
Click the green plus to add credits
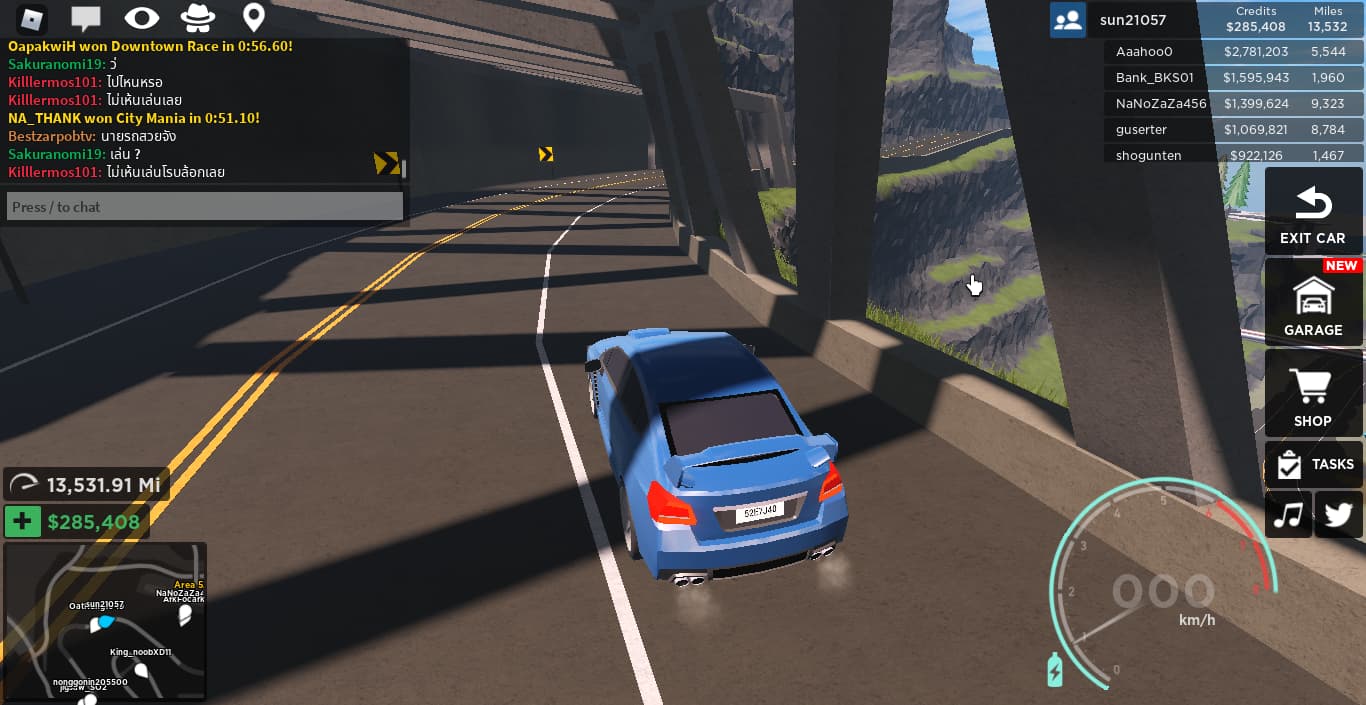[x=22, y=521]
